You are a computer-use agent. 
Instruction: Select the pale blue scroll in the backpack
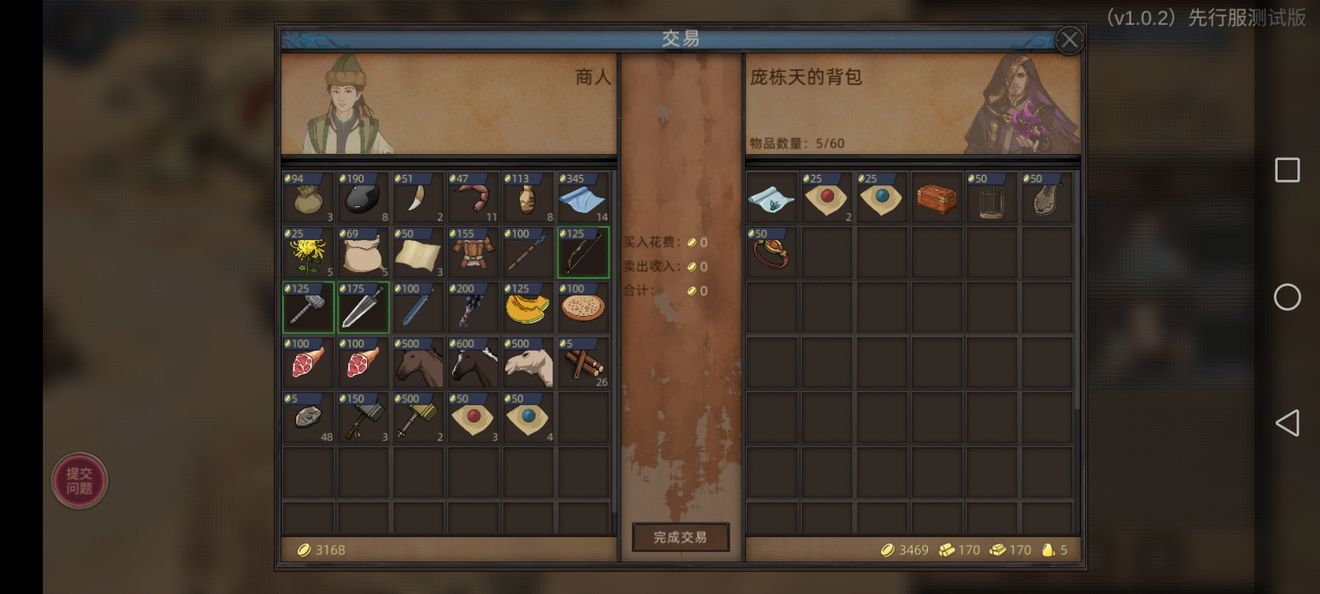[x=771, y=198]
